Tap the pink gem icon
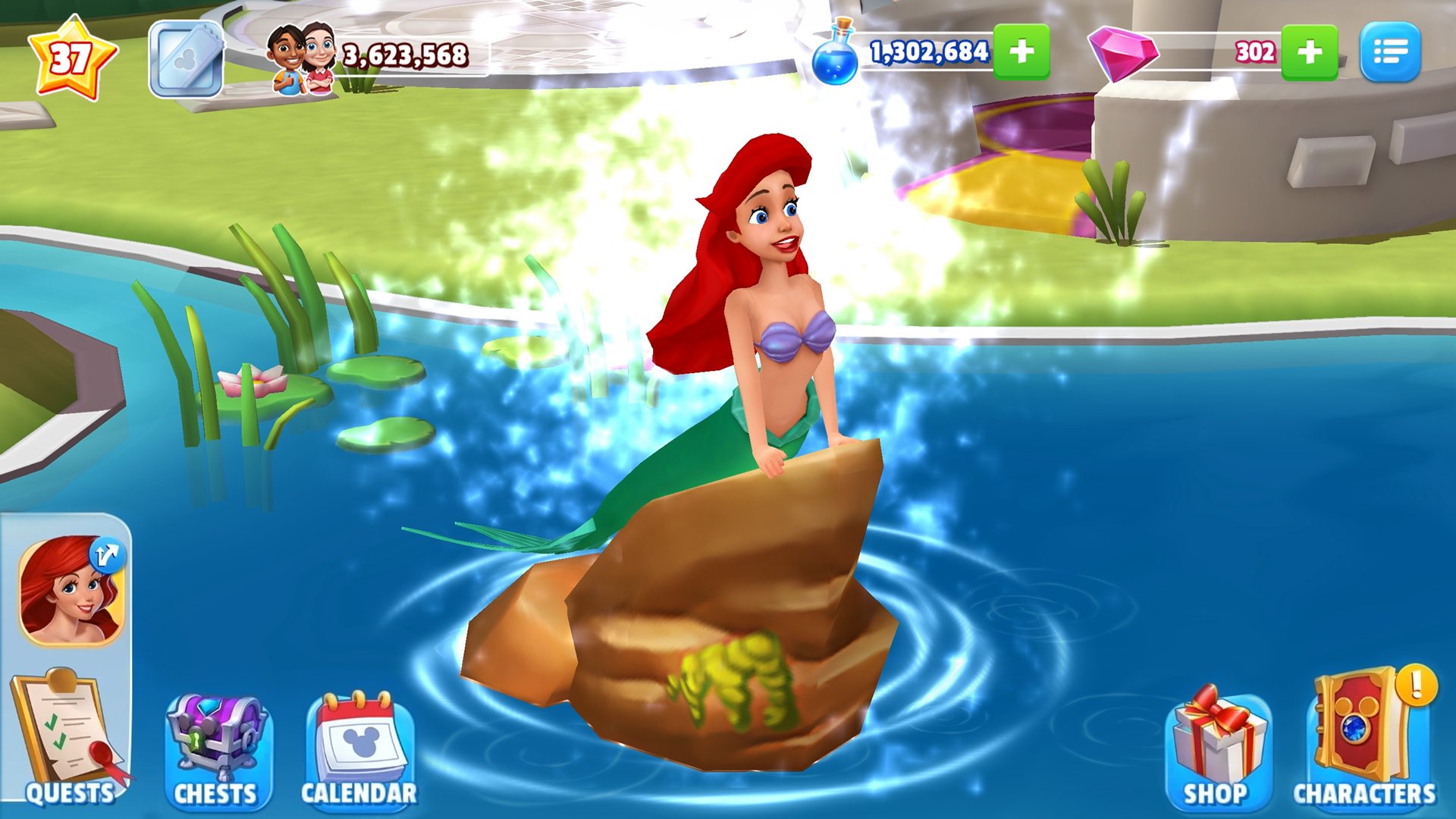1456x819 pixels. pos(1122,53)
